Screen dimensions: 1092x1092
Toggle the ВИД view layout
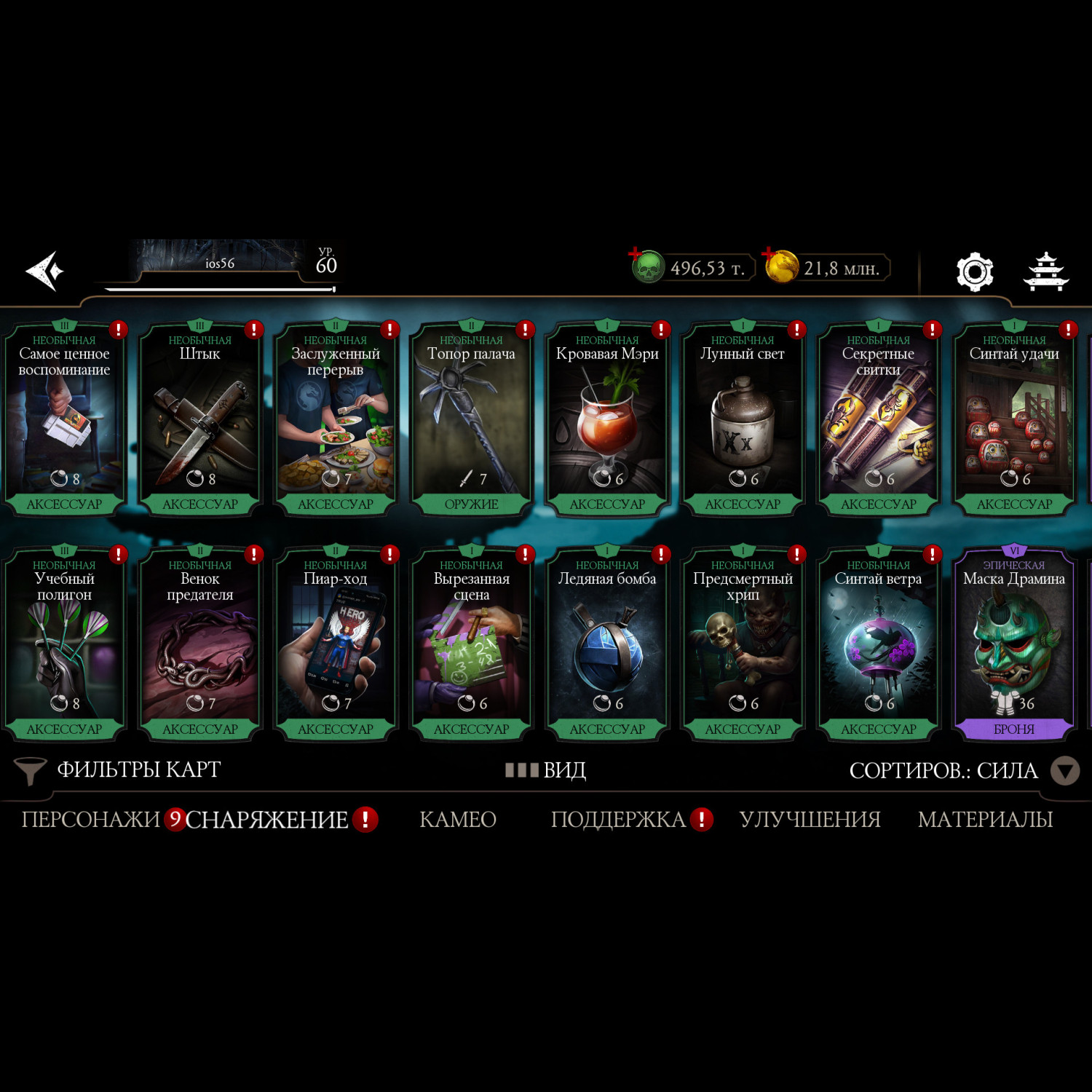546,769
